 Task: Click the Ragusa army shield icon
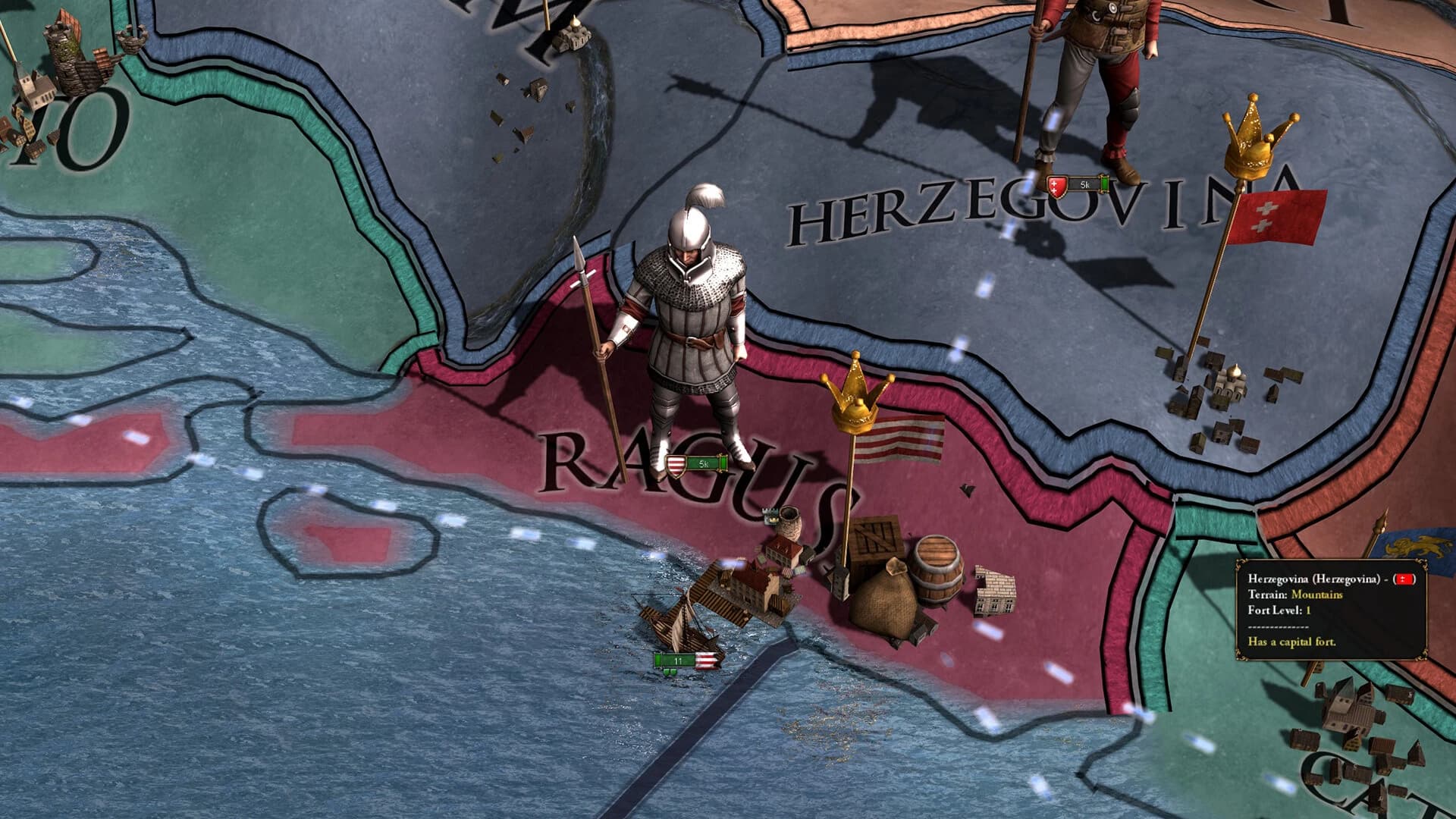(x=675, y=466)
